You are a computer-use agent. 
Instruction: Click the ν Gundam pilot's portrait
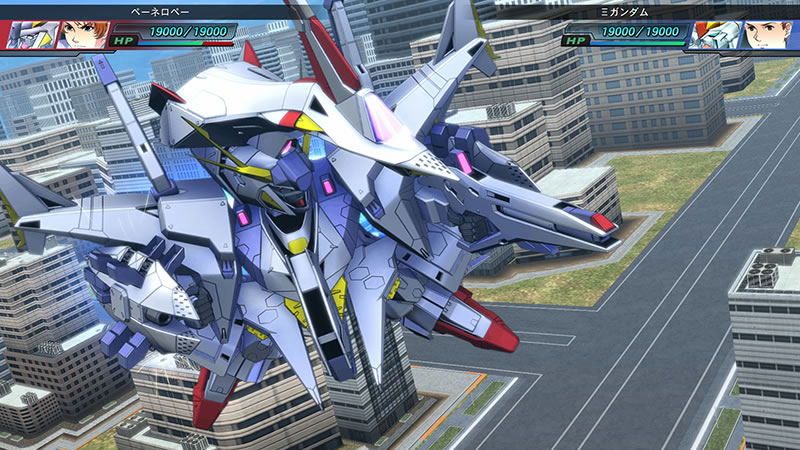[x=765, y=34]
